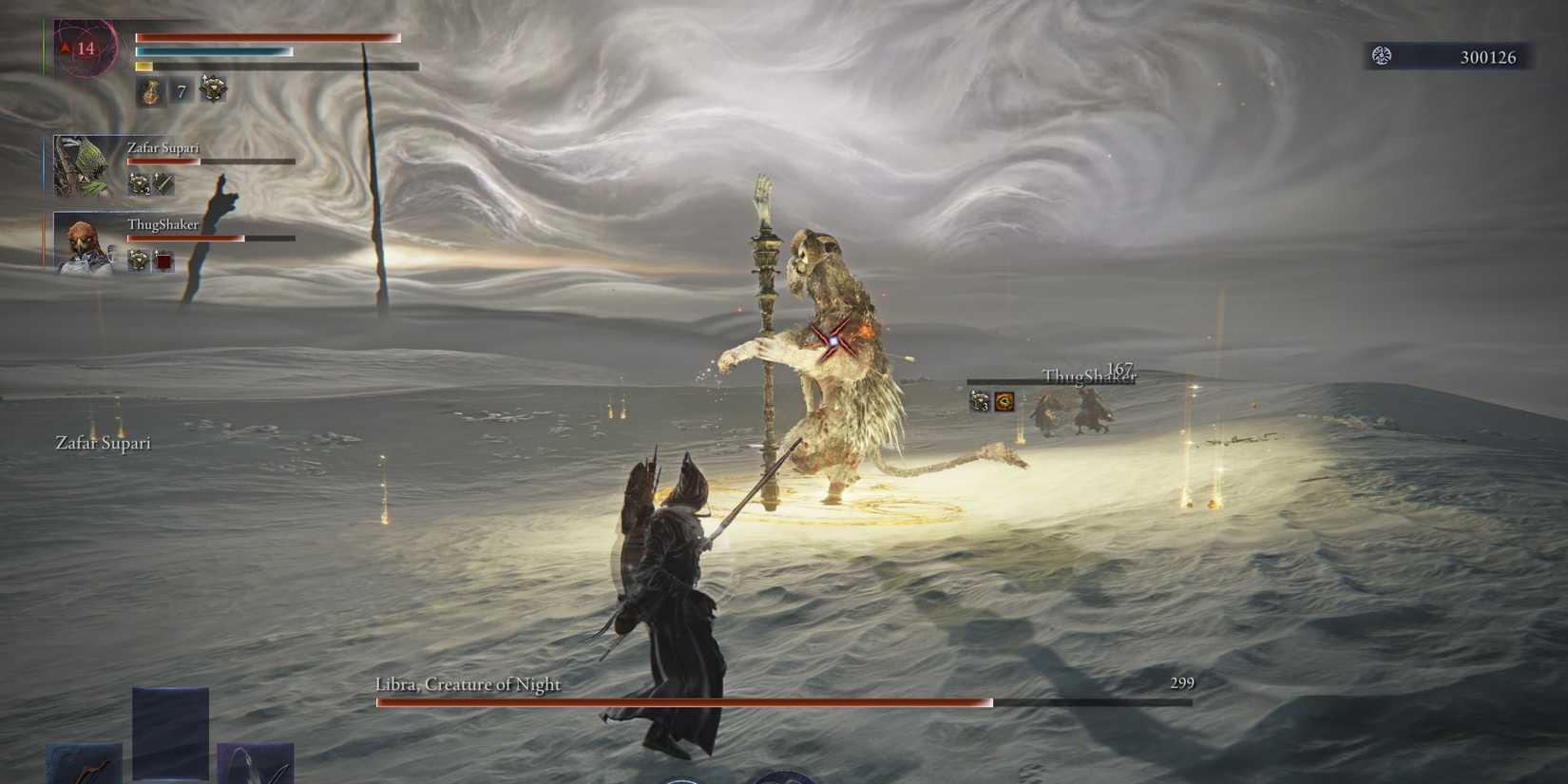Expand the player stamina bar
1568x784 pixels.
pyautogui.click(x=276, y=67)
